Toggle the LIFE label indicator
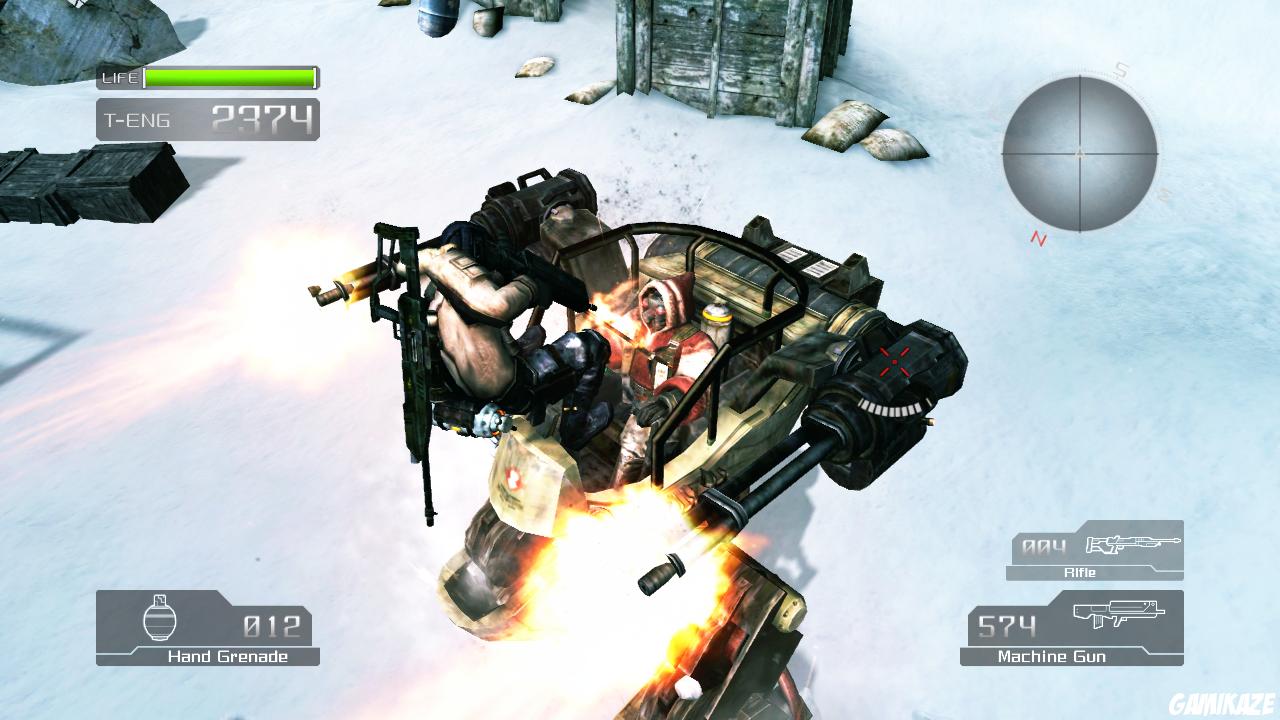 point(117,76)
